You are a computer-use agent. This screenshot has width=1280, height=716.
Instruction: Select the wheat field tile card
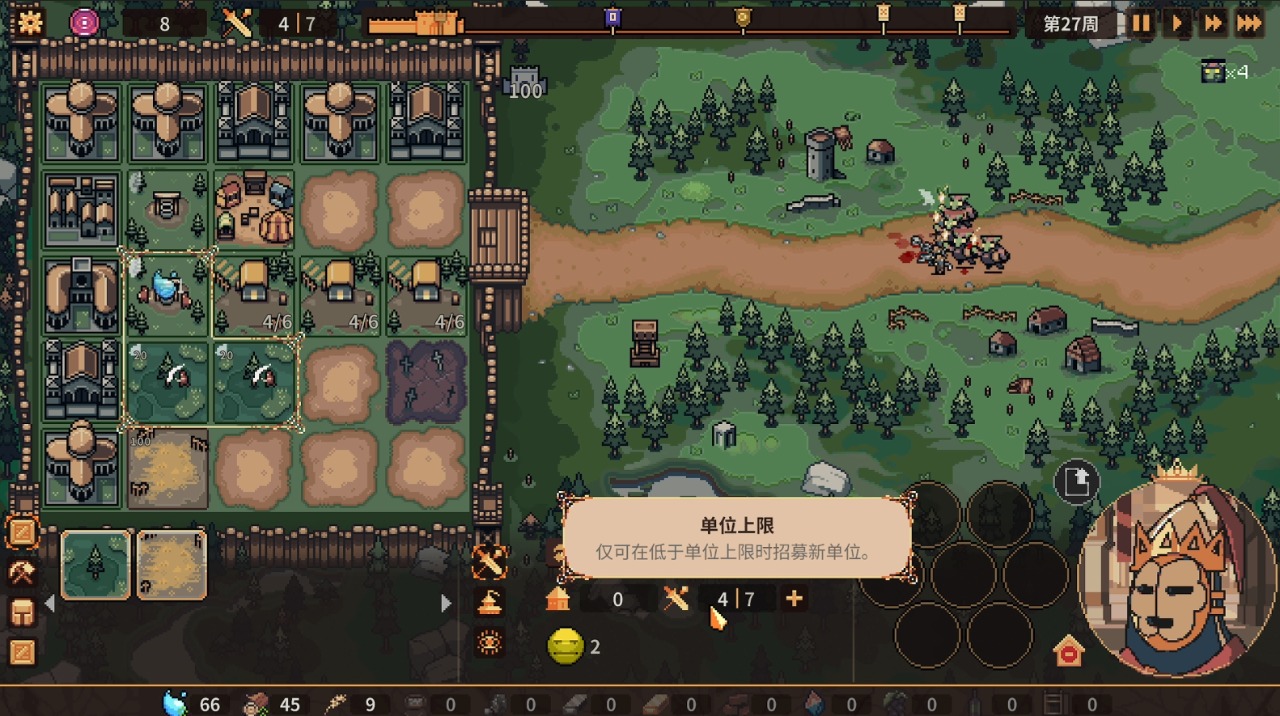pyautogui.click(x=171, y=564)
